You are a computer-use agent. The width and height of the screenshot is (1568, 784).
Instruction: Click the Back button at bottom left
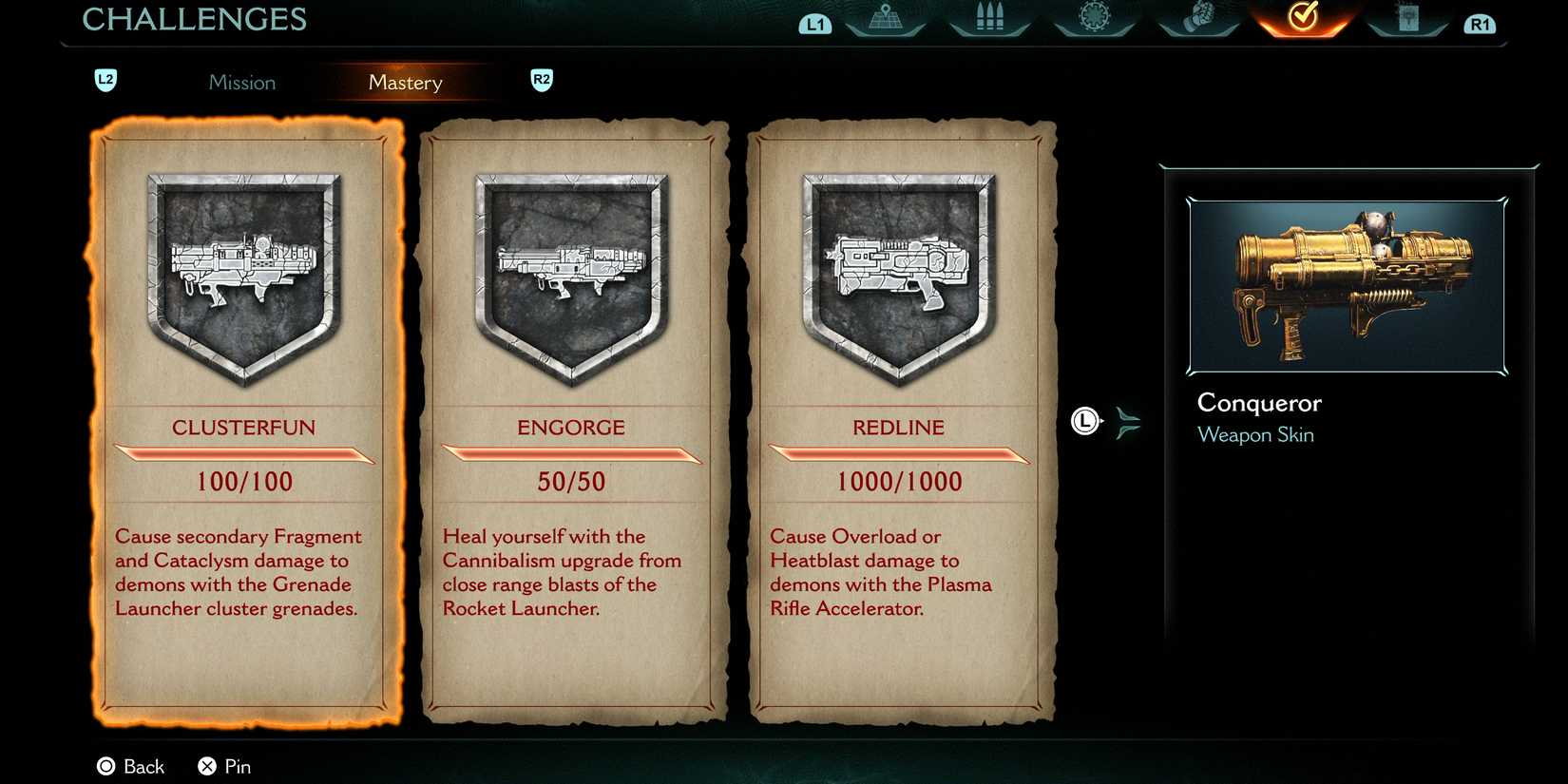pos(130,766)
